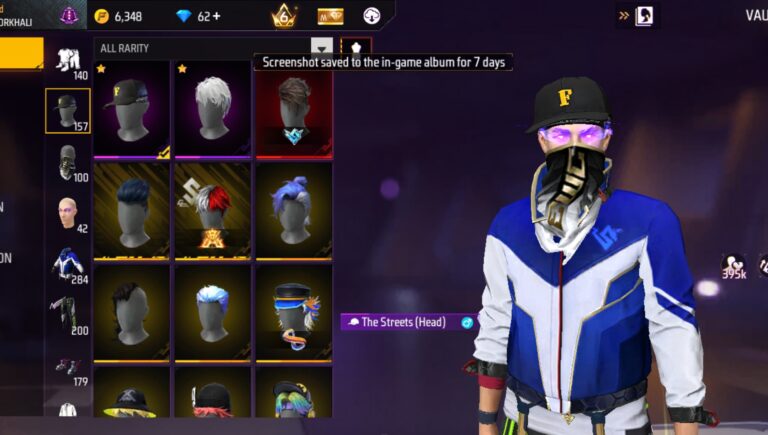This screenshot has height=435, width=768.
Task: Pick the dark blue hair item
Action: [x=131, y=208]
